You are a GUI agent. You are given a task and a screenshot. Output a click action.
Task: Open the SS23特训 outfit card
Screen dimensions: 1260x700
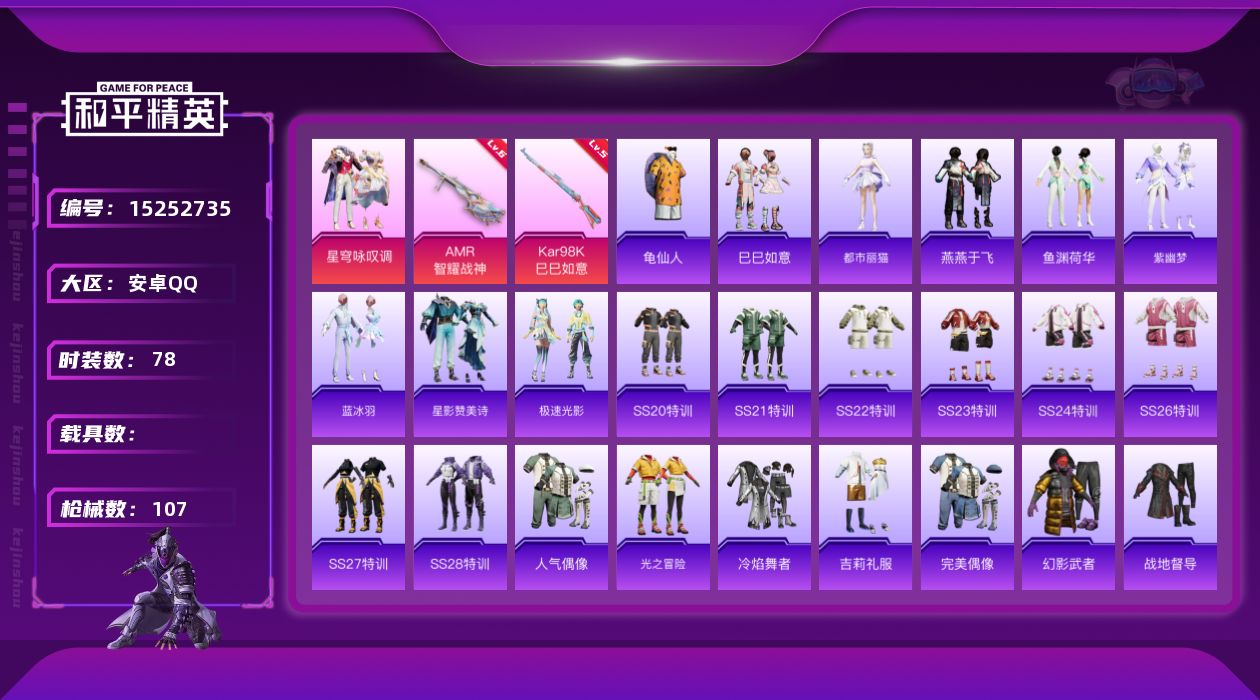click(x=967, y=364)
